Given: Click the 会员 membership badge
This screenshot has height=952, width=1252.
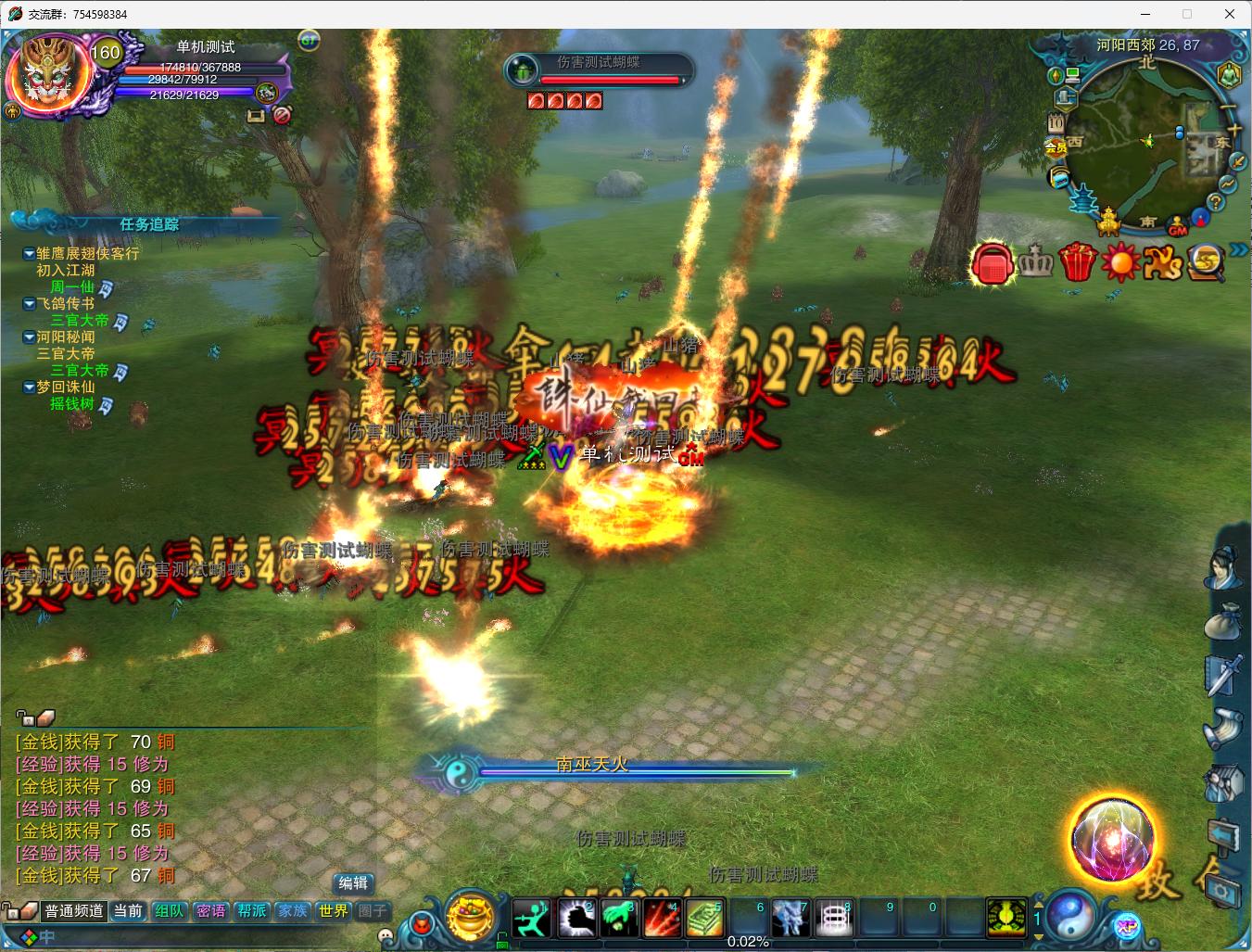Looking at the screenshot, I should coord(1056,146).
